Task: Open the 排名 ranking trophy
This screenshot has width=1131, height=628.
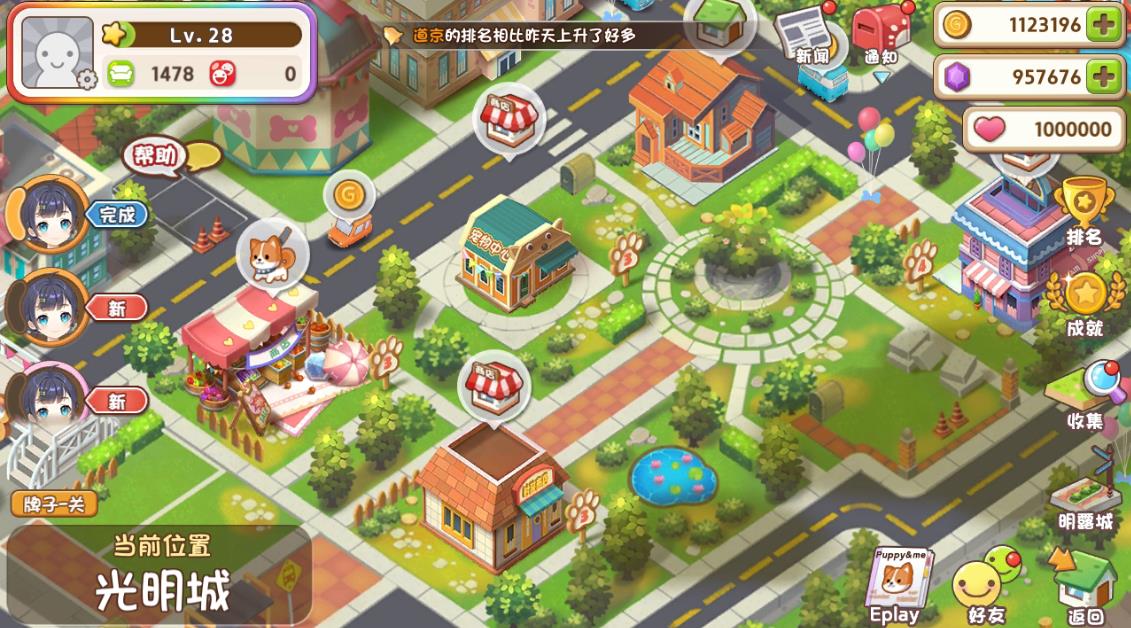Action: point(1082,210)
